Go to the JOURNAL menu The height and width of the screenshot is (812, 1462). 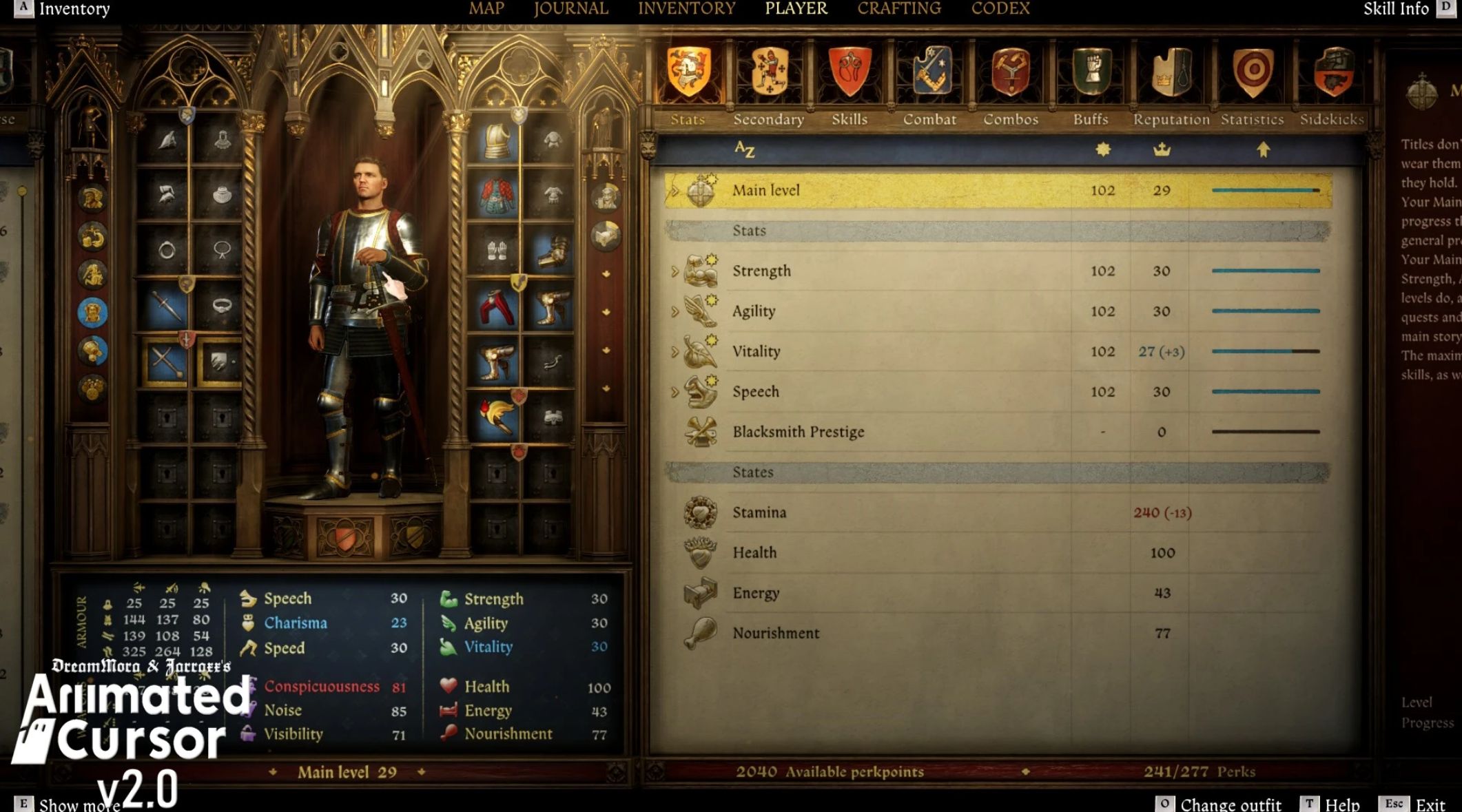click(x=570, y=9)
